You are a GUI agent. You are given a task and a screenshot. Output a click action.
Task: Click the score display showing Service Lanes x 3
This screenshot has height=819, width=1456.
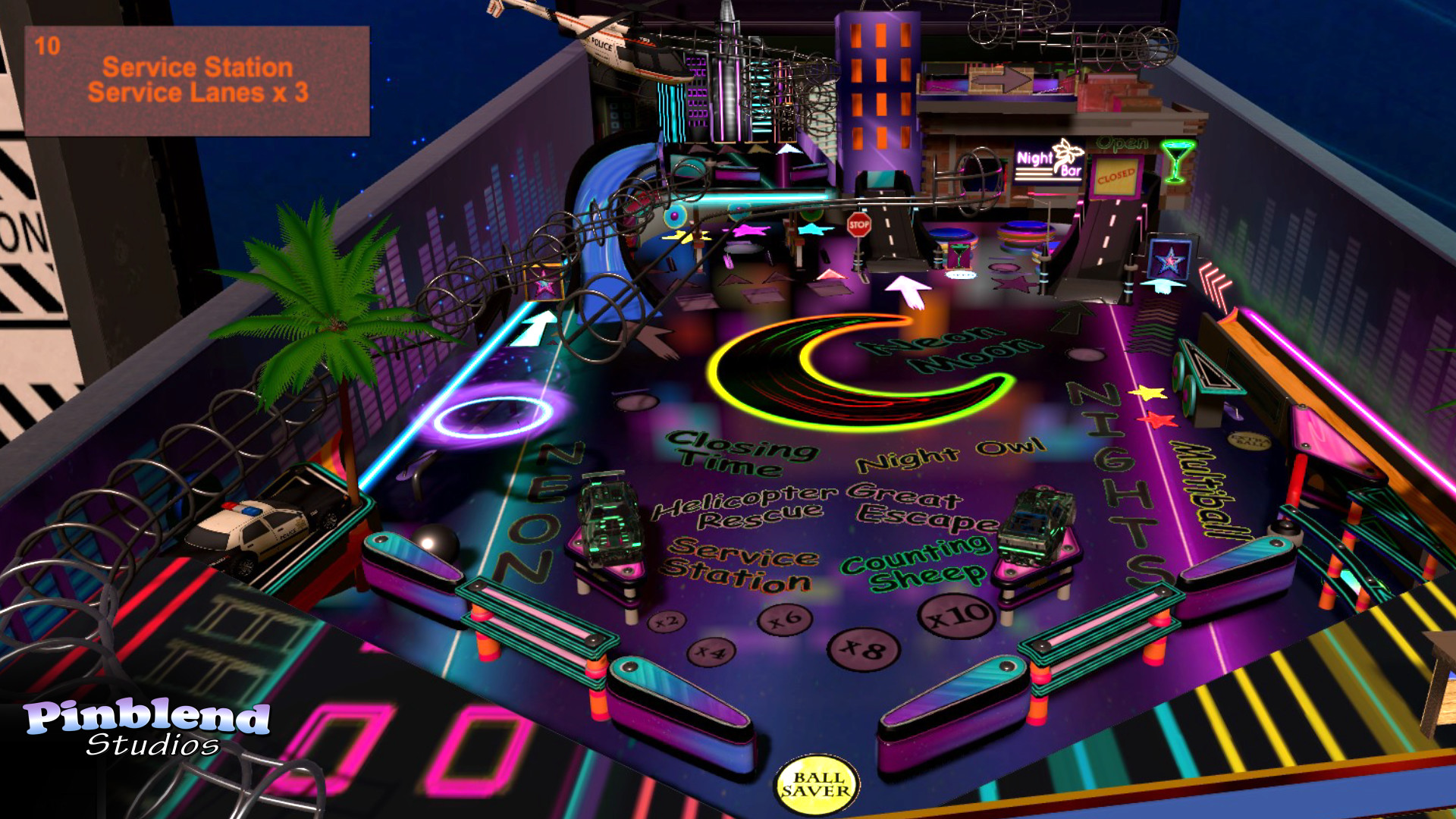199,80
